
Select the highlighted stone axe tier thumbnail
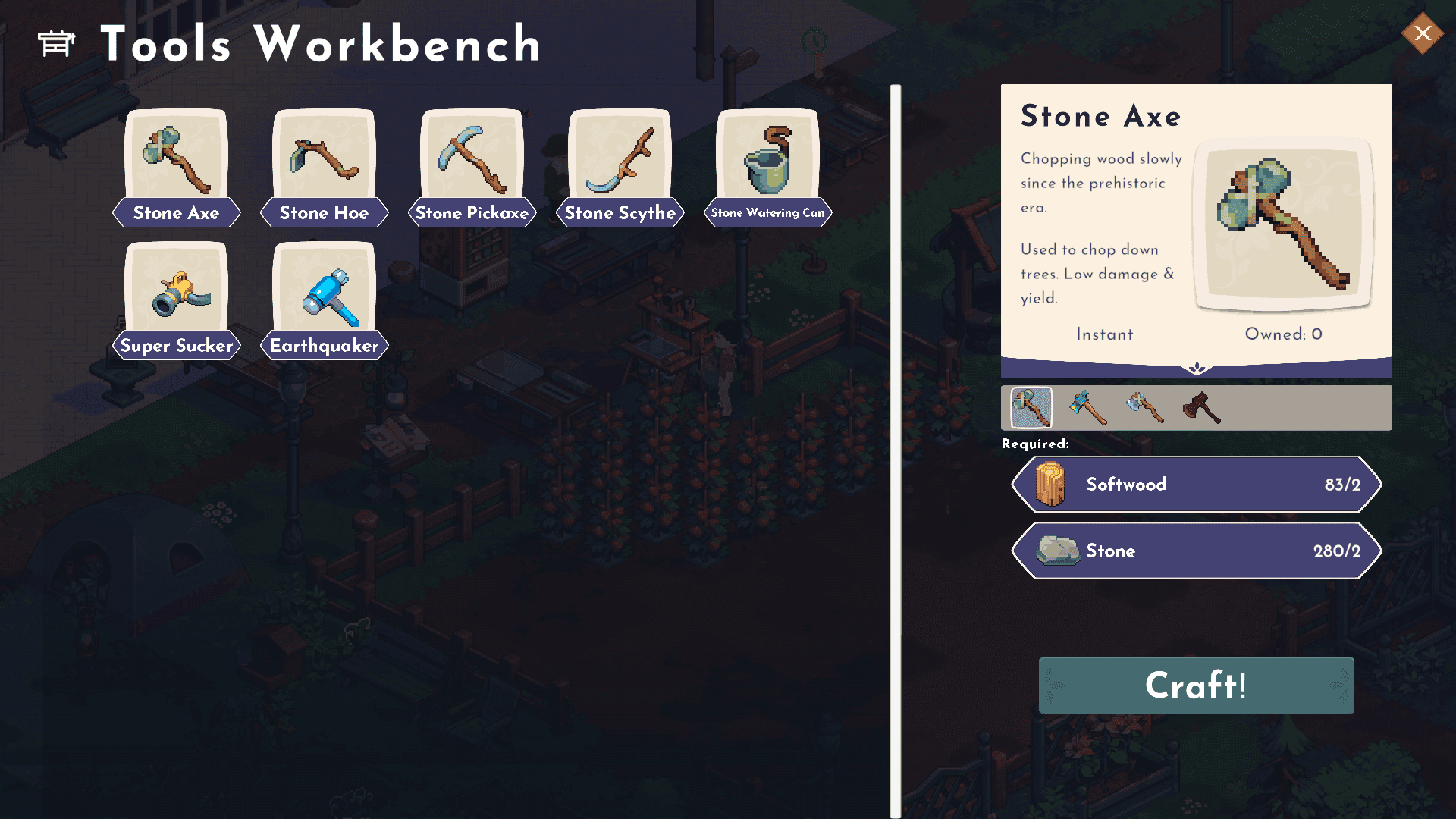[x=1031, y=408]
